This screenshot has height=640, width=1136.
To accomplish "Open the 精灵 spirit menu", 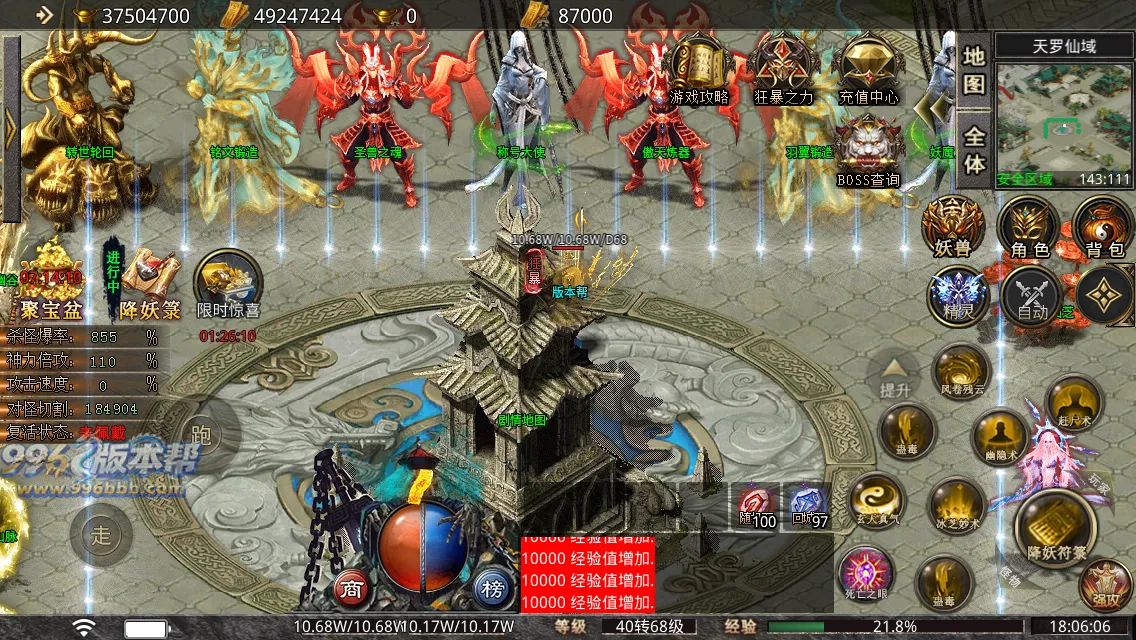I will coord(958,295).
